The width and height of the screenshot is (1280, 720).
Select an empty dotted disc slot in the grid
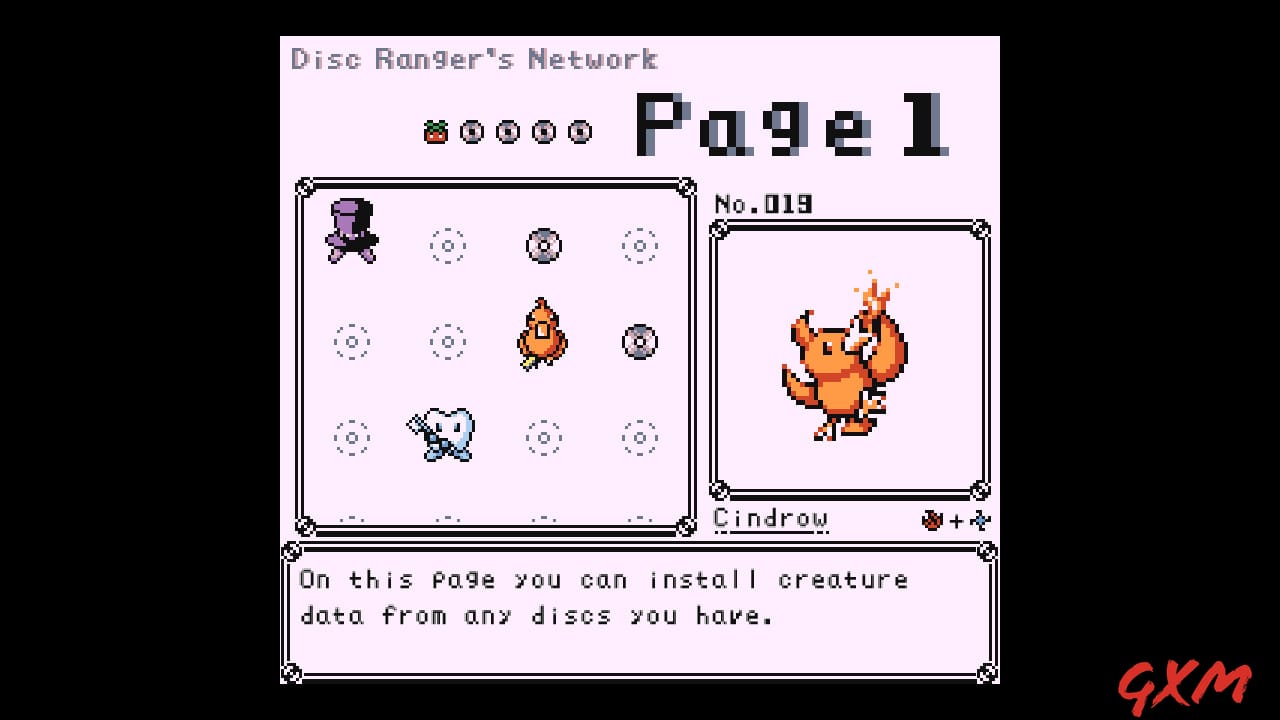(352, 341)
